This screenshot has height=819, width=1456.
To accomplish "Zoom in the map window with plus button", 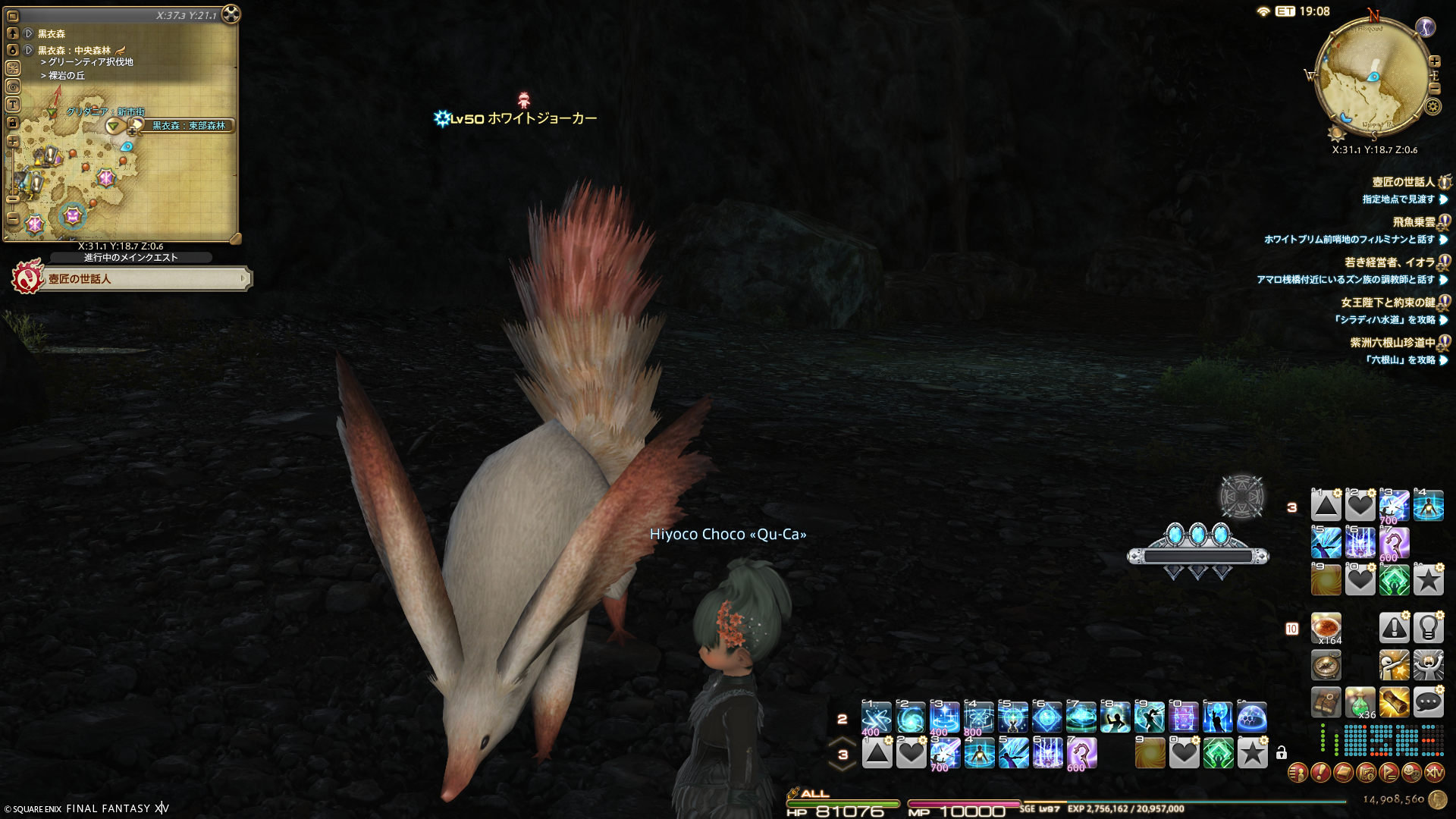I will [x=13, y=141].
